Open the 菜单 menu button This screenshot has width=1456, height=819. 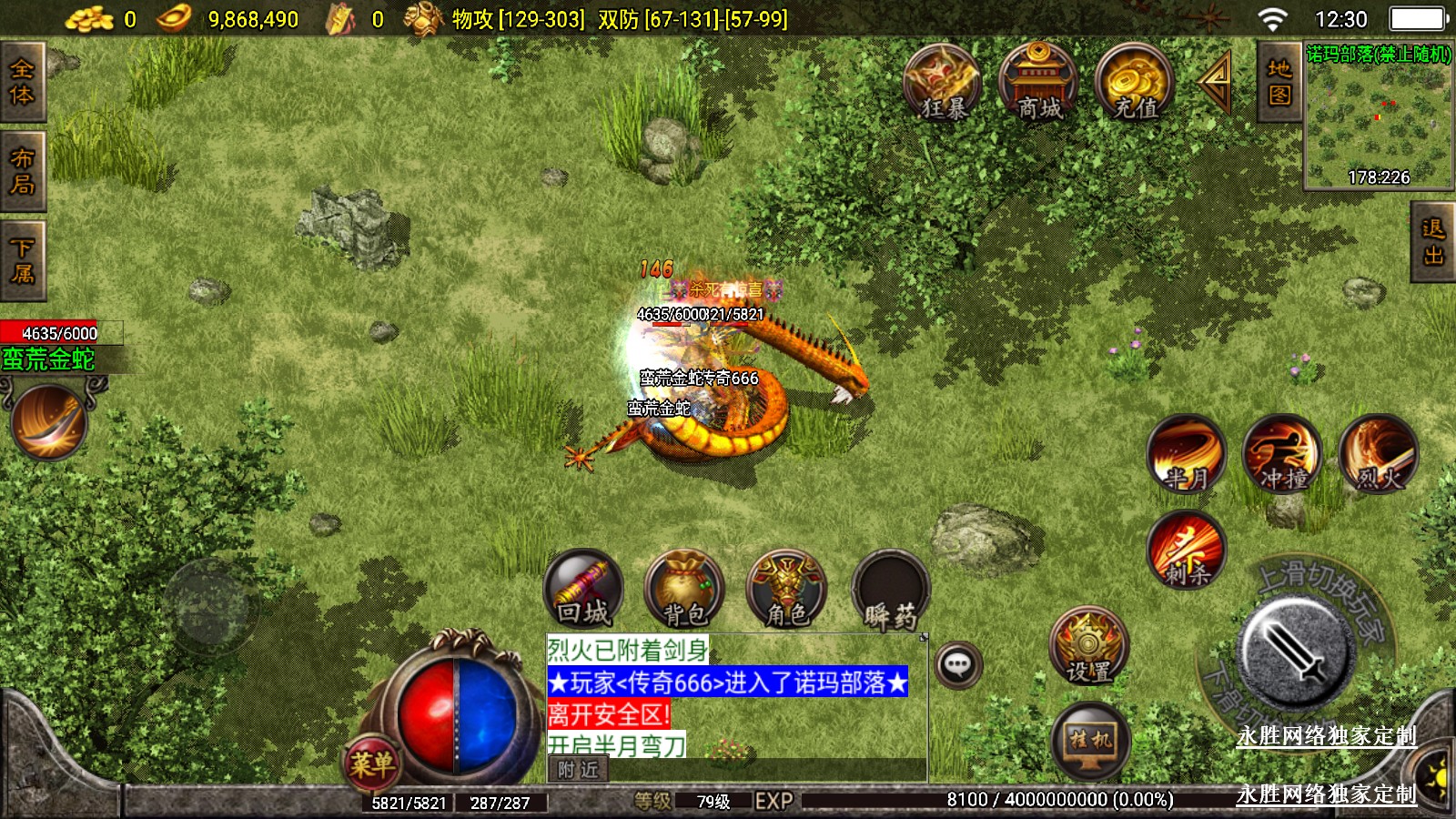(x=372, y=763)
